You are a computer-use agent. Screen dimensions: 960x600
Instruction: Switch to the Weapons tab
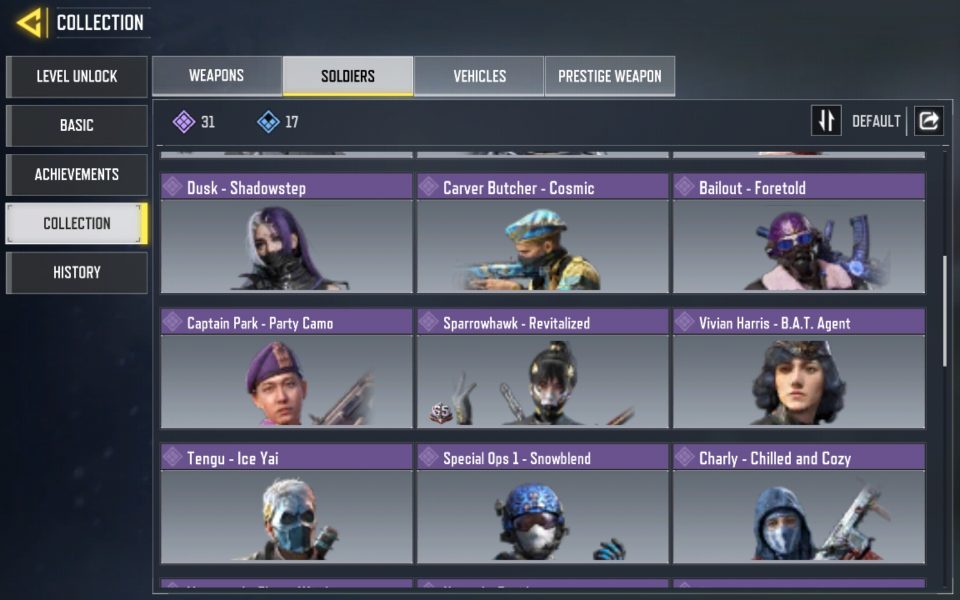tap(217, 76)
